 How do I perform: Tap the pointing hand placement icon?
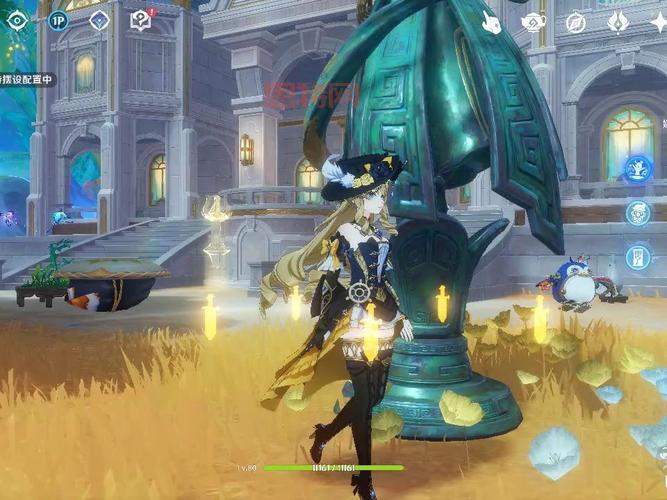click(492, 22)
